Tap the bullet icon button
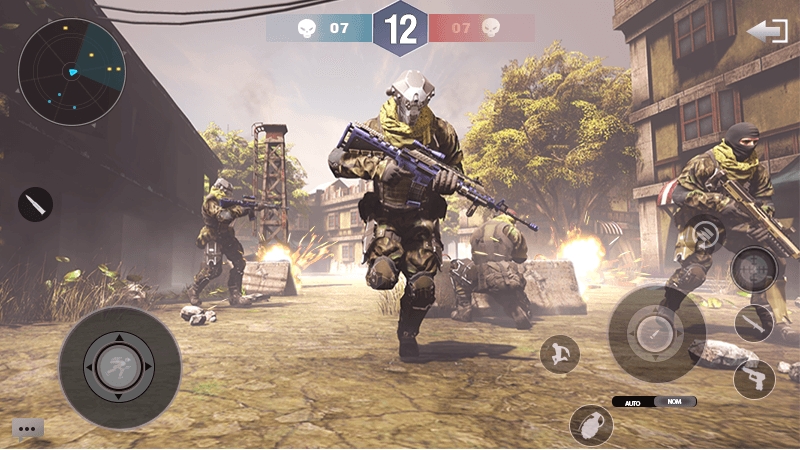This screenshot has width=800, height=450. point(35,205)
